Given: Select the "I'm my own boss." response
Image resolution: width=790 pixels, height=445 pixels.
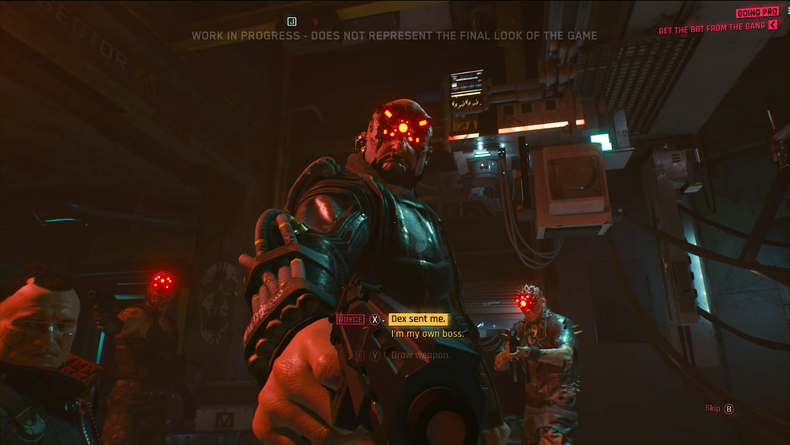Looking at the screenshot, I should click(427, 334).
